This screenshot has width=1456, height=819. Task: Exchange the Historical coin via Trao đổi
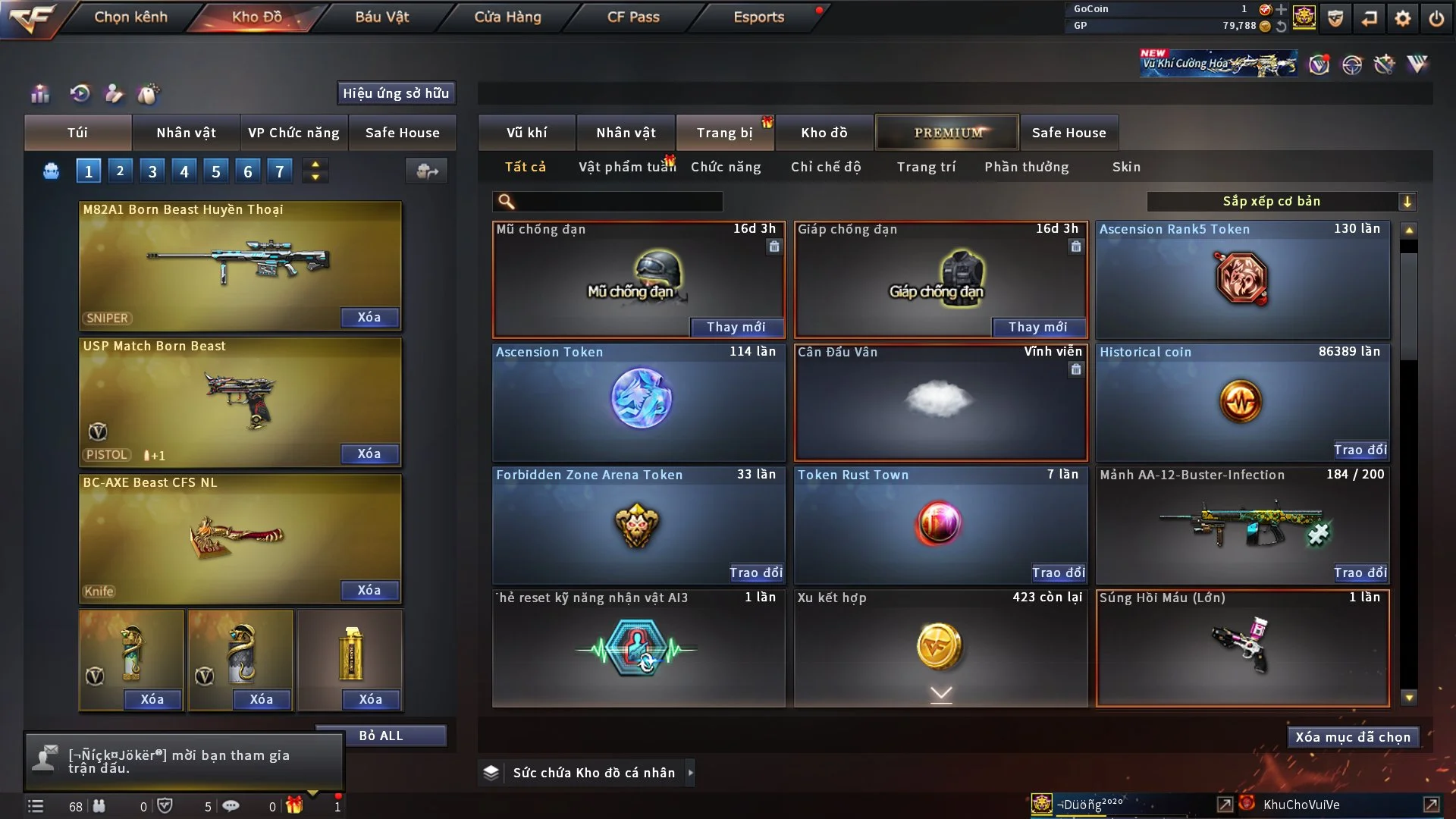(x=1360, y=450)
